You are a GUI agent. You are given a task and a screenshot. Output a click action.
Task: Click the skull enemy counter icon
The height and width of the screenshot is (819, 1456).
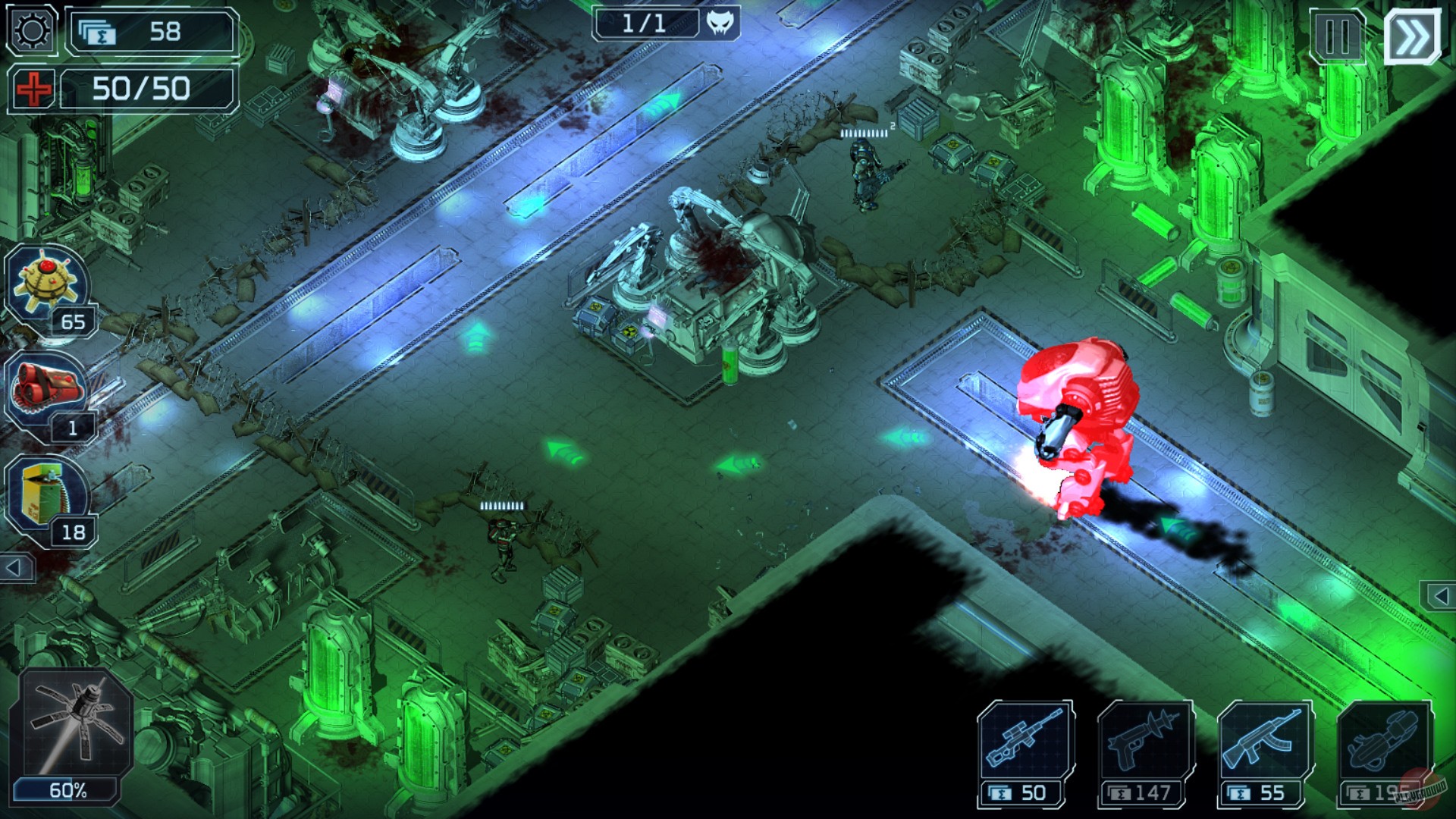click(x=722, y=24)
